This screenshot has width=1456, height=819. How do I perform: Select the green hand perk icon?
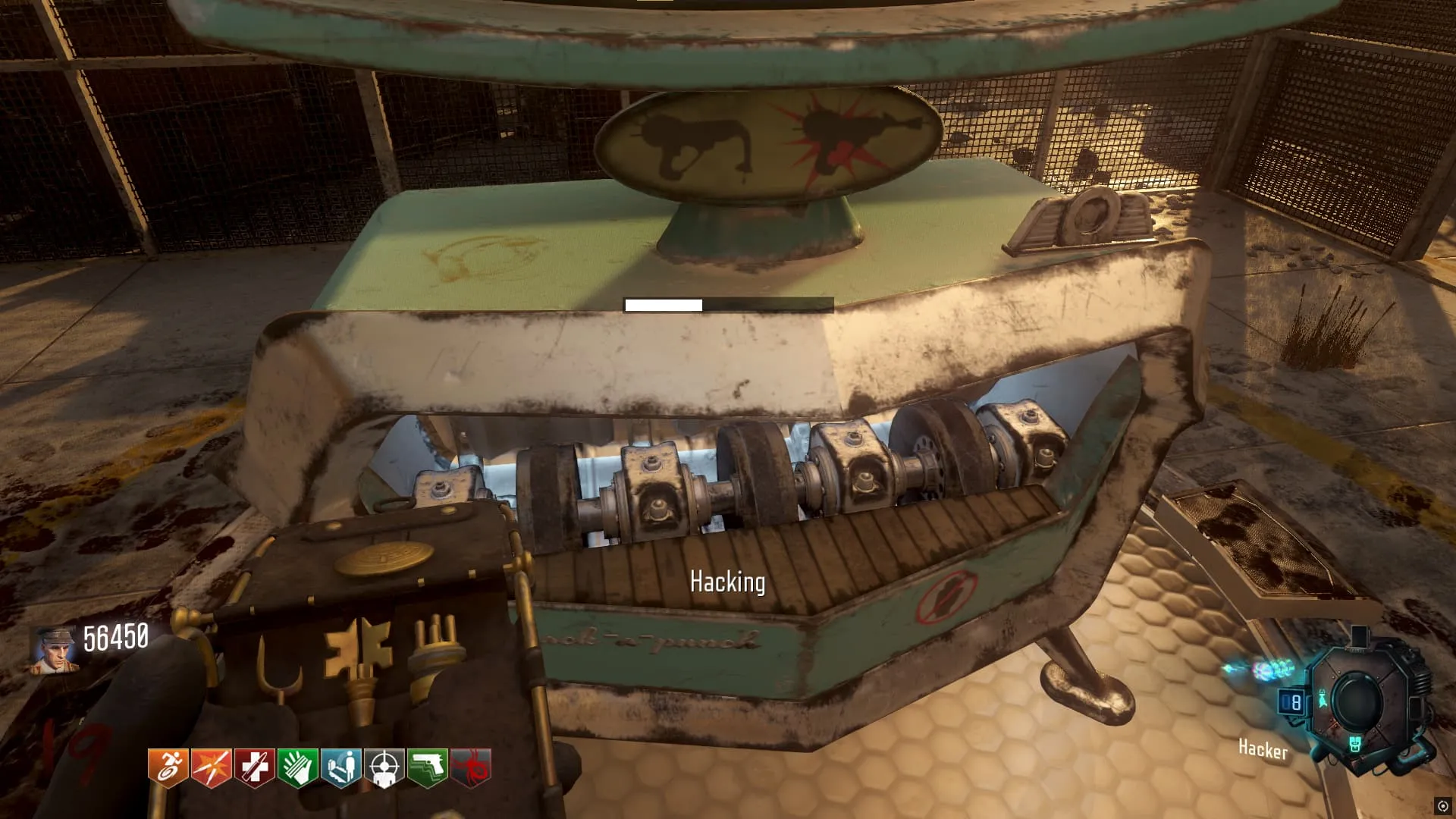[298, 767]
